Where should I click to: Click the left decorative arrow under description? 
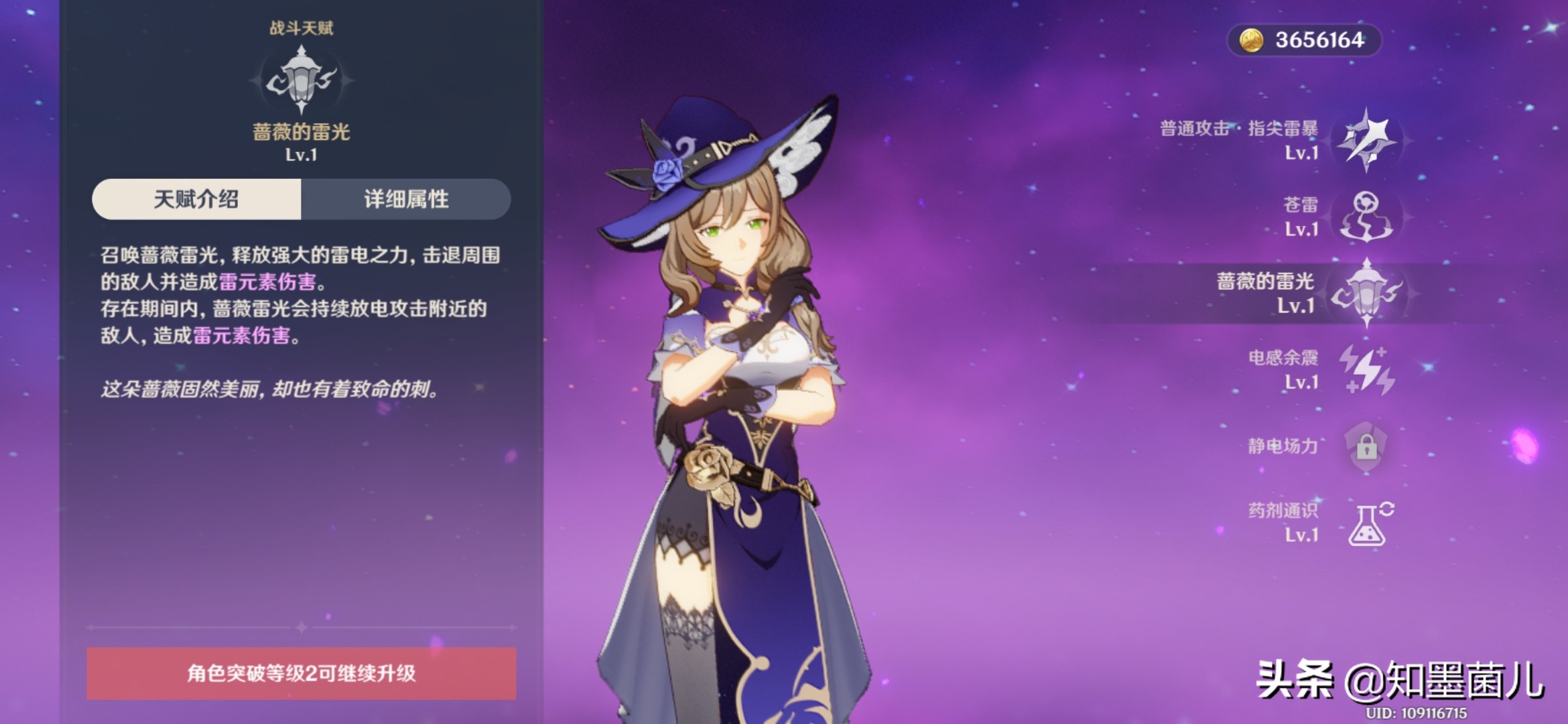point(90,629)
